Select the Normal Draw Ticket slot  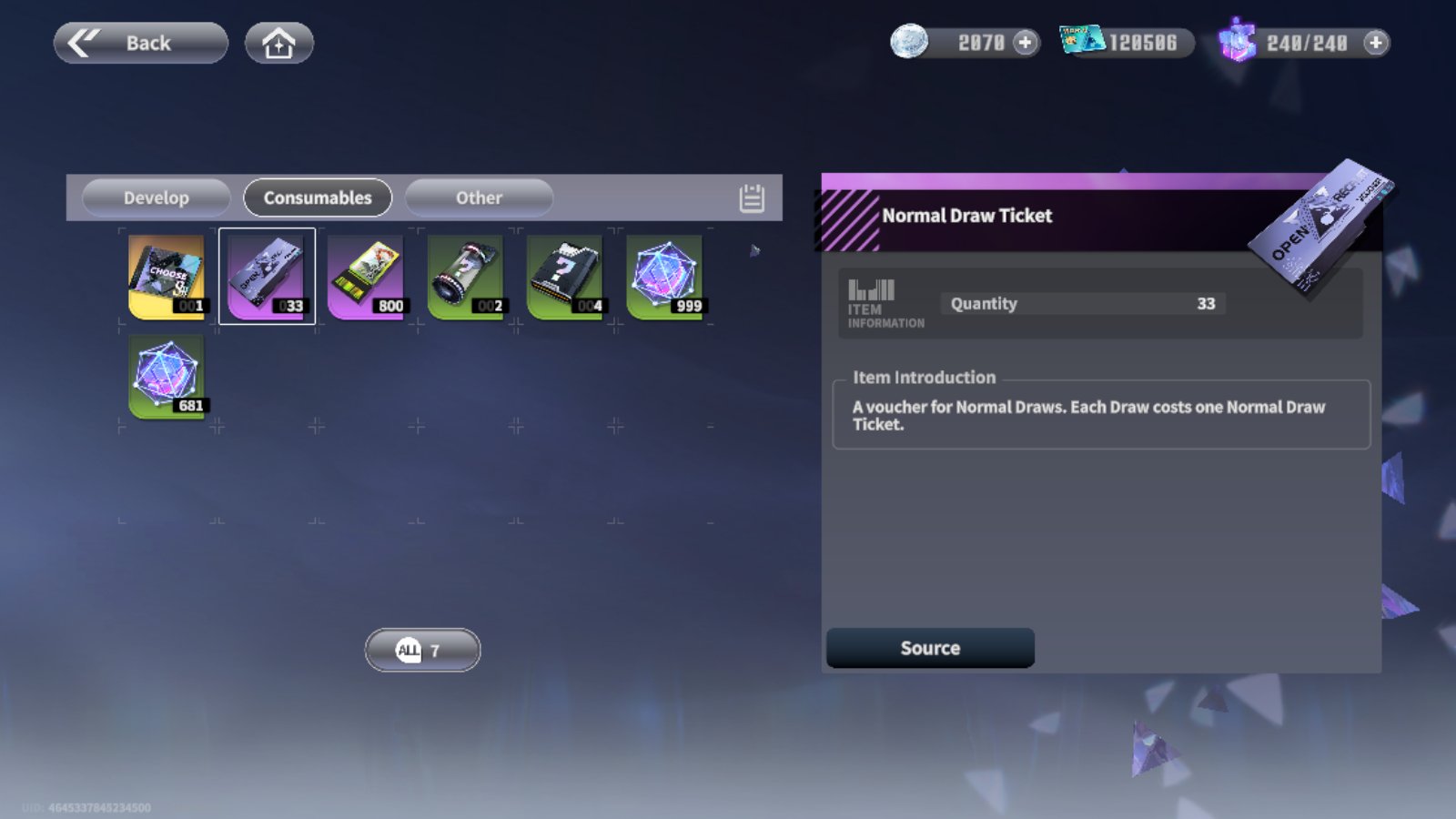(267, 277)
